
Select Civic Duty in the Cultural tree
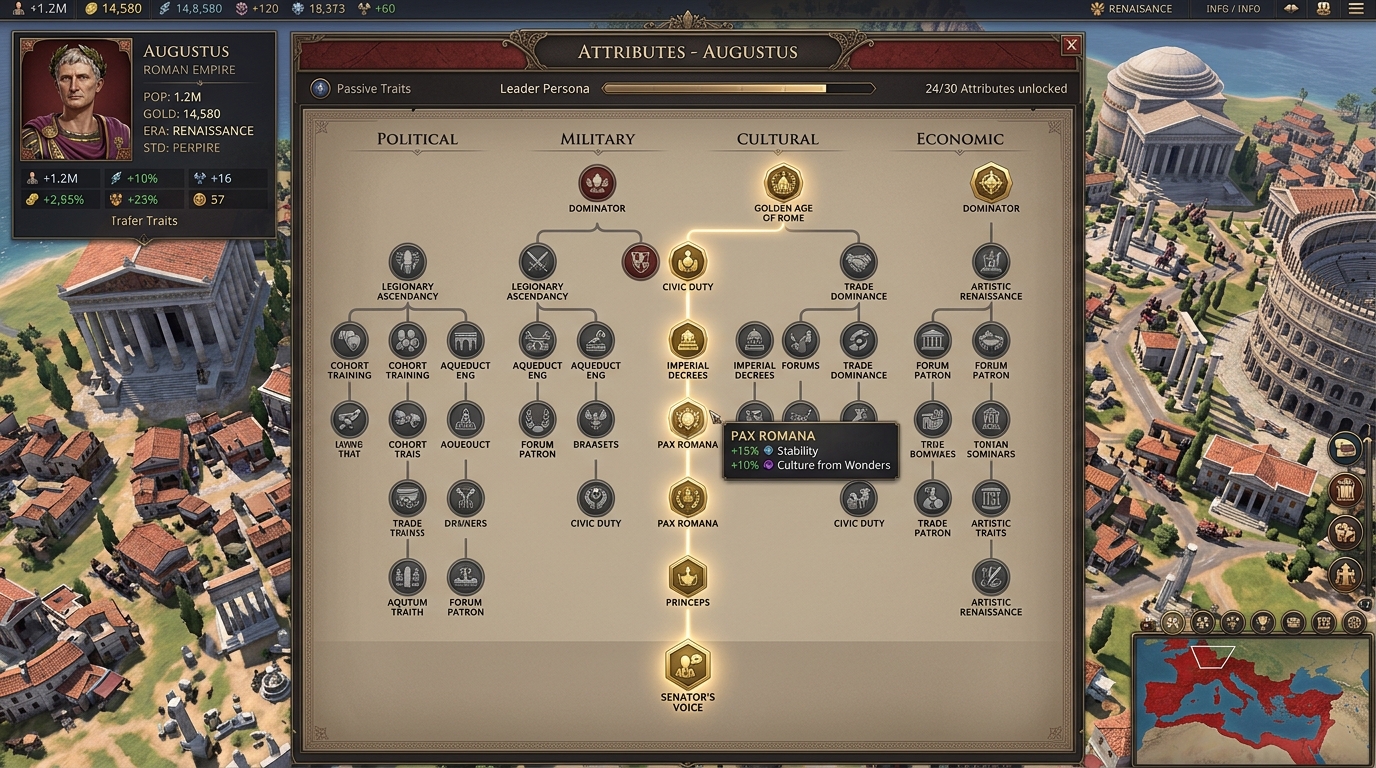point(688,263)
